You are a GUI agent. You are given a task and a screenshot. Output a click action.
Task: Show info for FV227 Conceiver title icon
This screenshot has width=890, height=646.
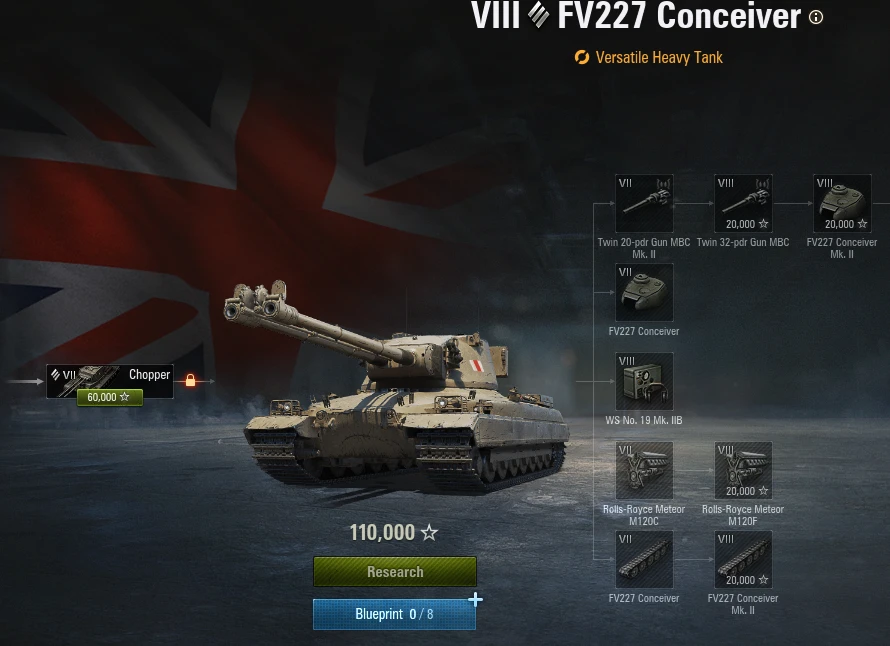[816, 17]
